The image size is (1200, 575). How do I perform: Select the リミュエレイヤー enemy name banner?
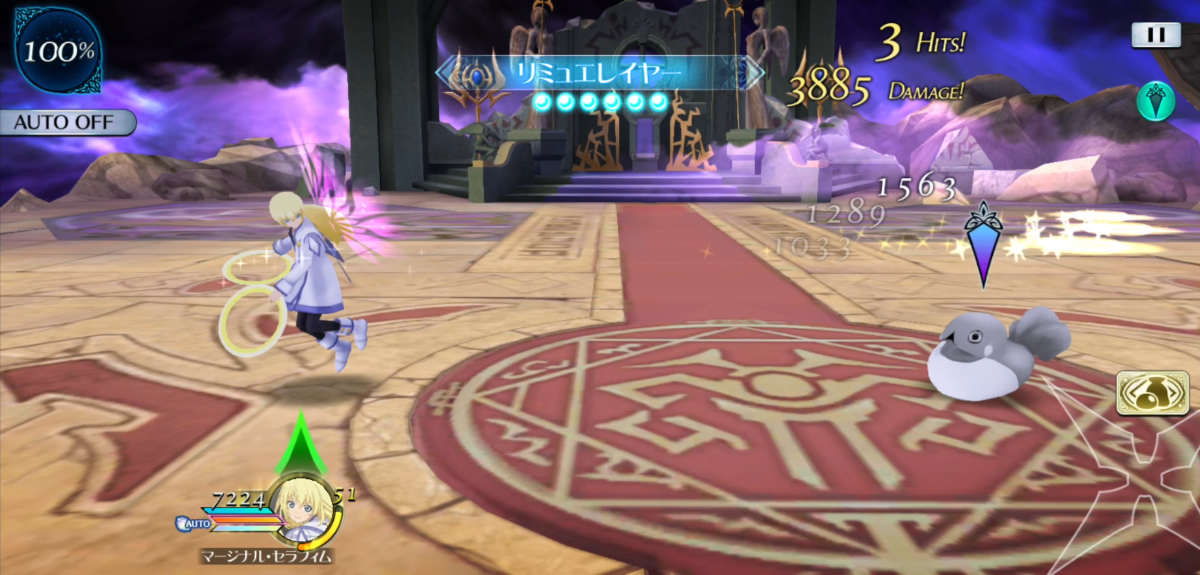pos(598,72)
